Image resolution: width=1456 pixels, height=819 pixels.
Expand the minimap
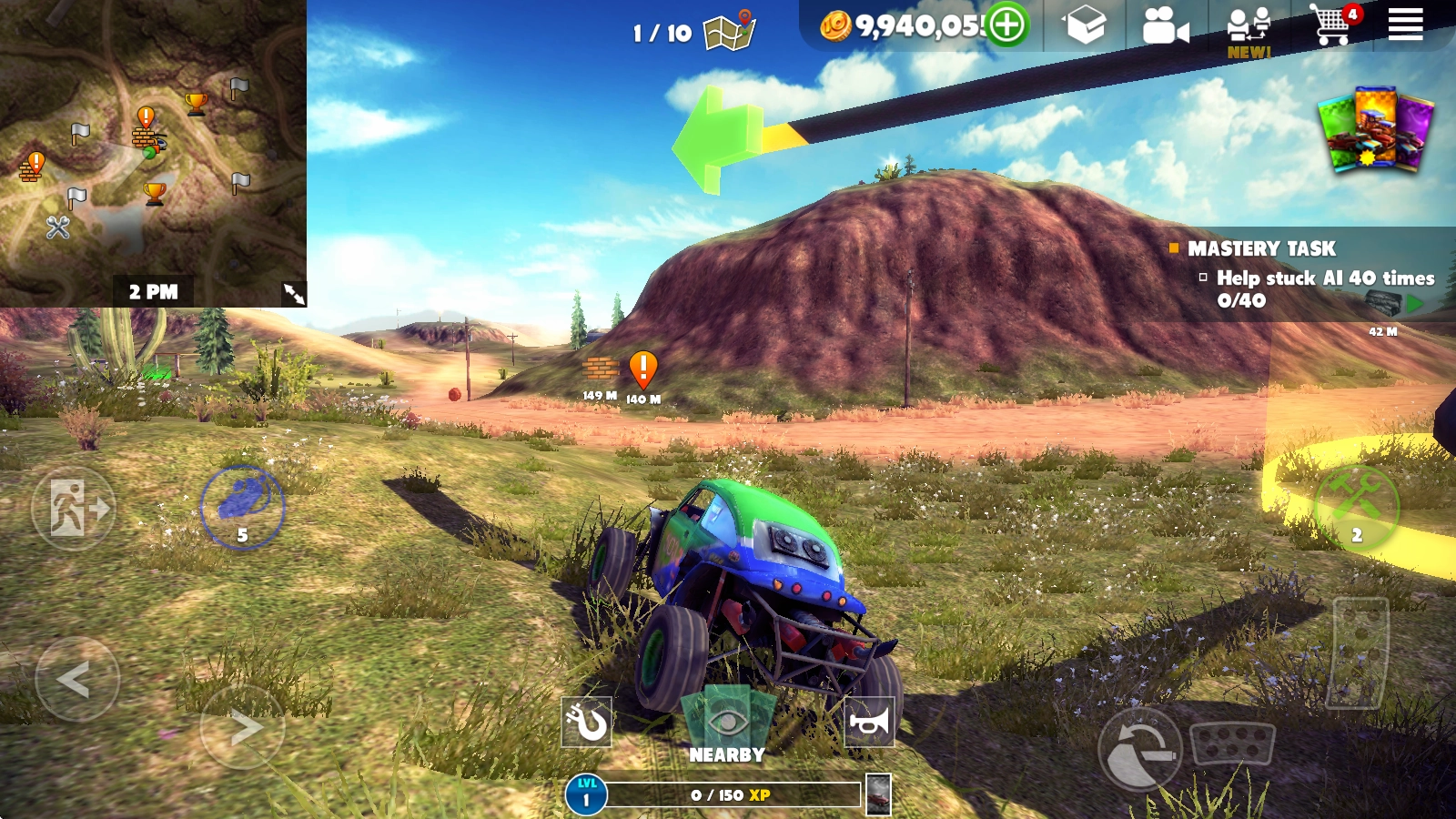click(x=294, y=293)
